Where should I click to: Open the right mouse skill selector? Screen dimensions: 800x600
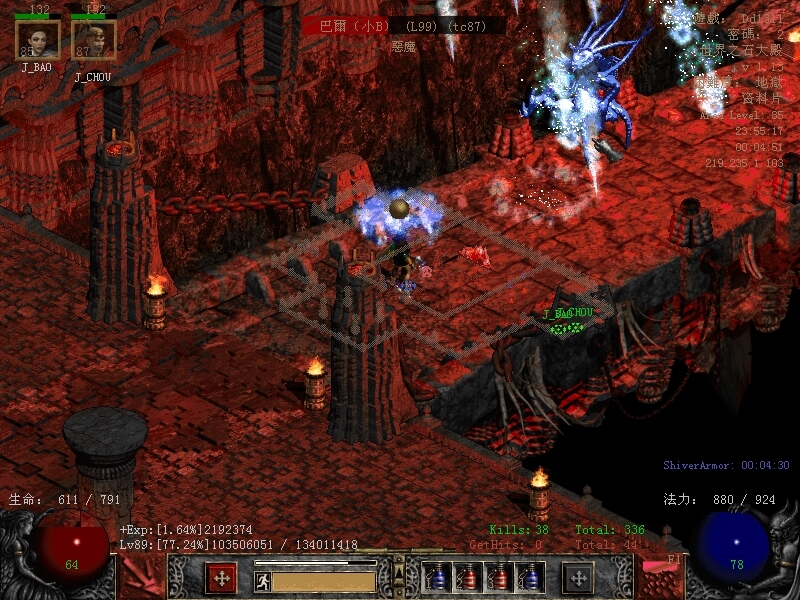(578, 578)
